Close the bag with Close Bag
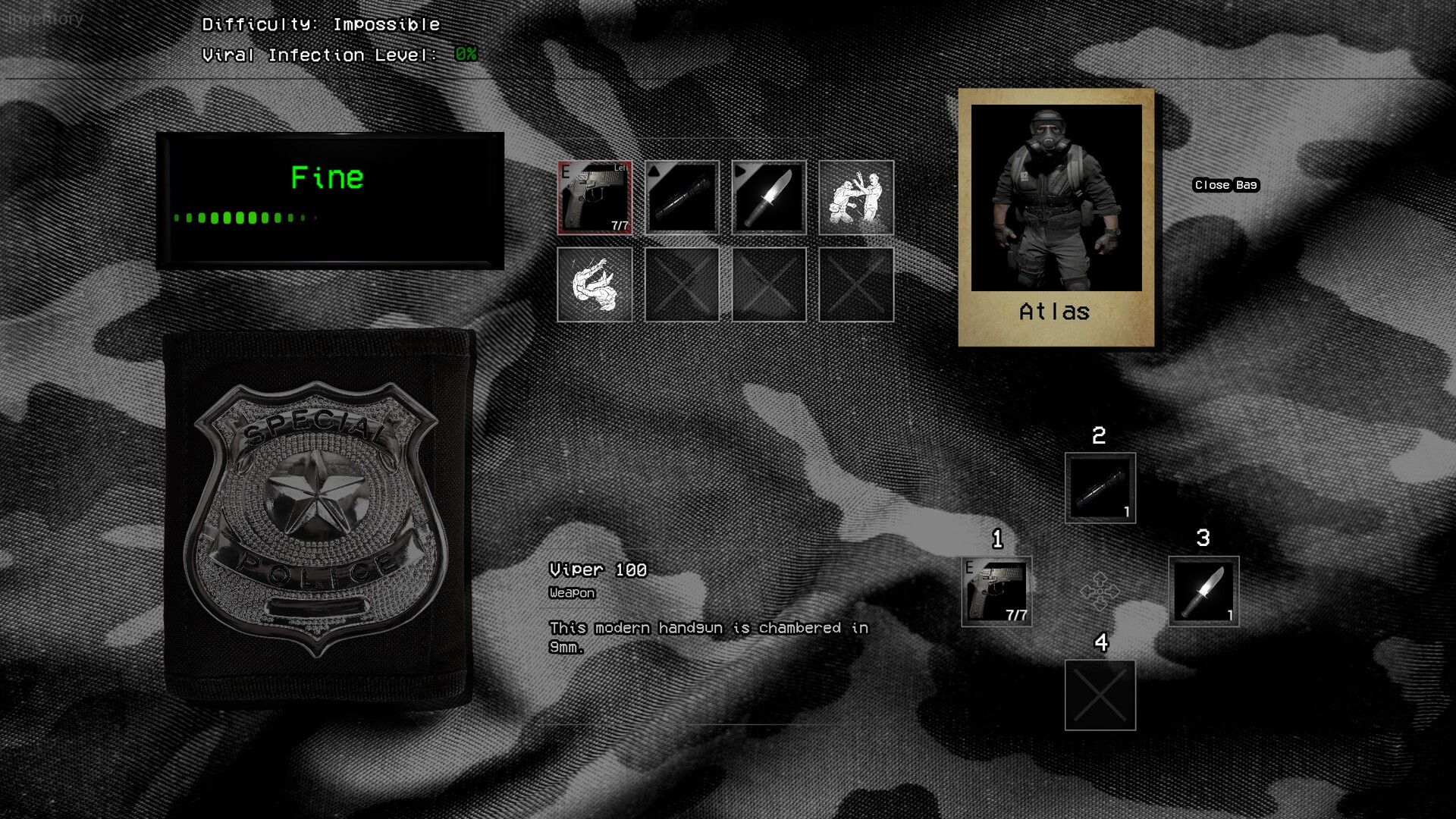Viewport: 1456px width, 819px height. 1225,185
